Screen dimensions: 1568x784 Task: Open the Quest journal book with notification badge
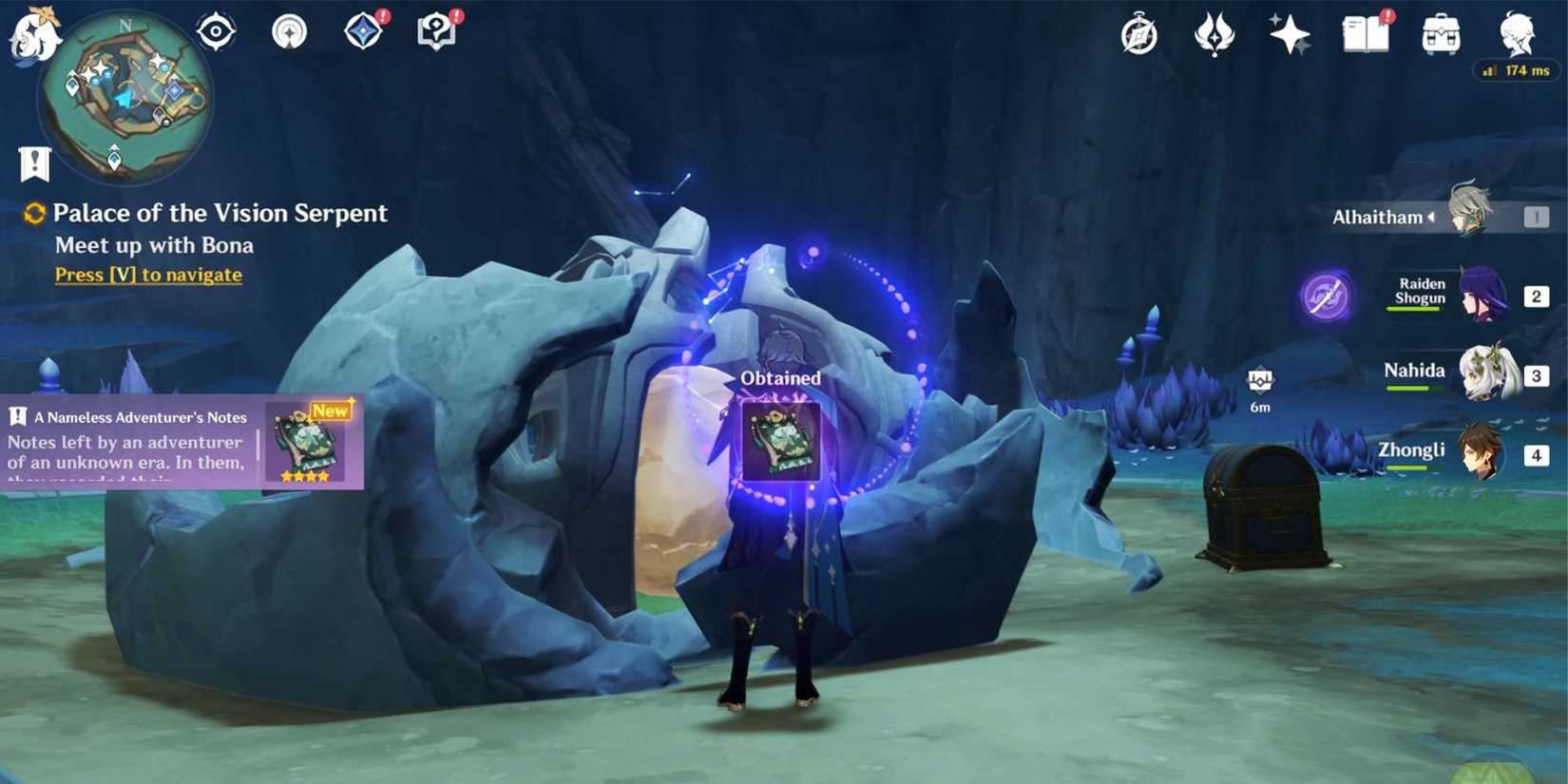pyautogui.click(x=1367, y=33)
